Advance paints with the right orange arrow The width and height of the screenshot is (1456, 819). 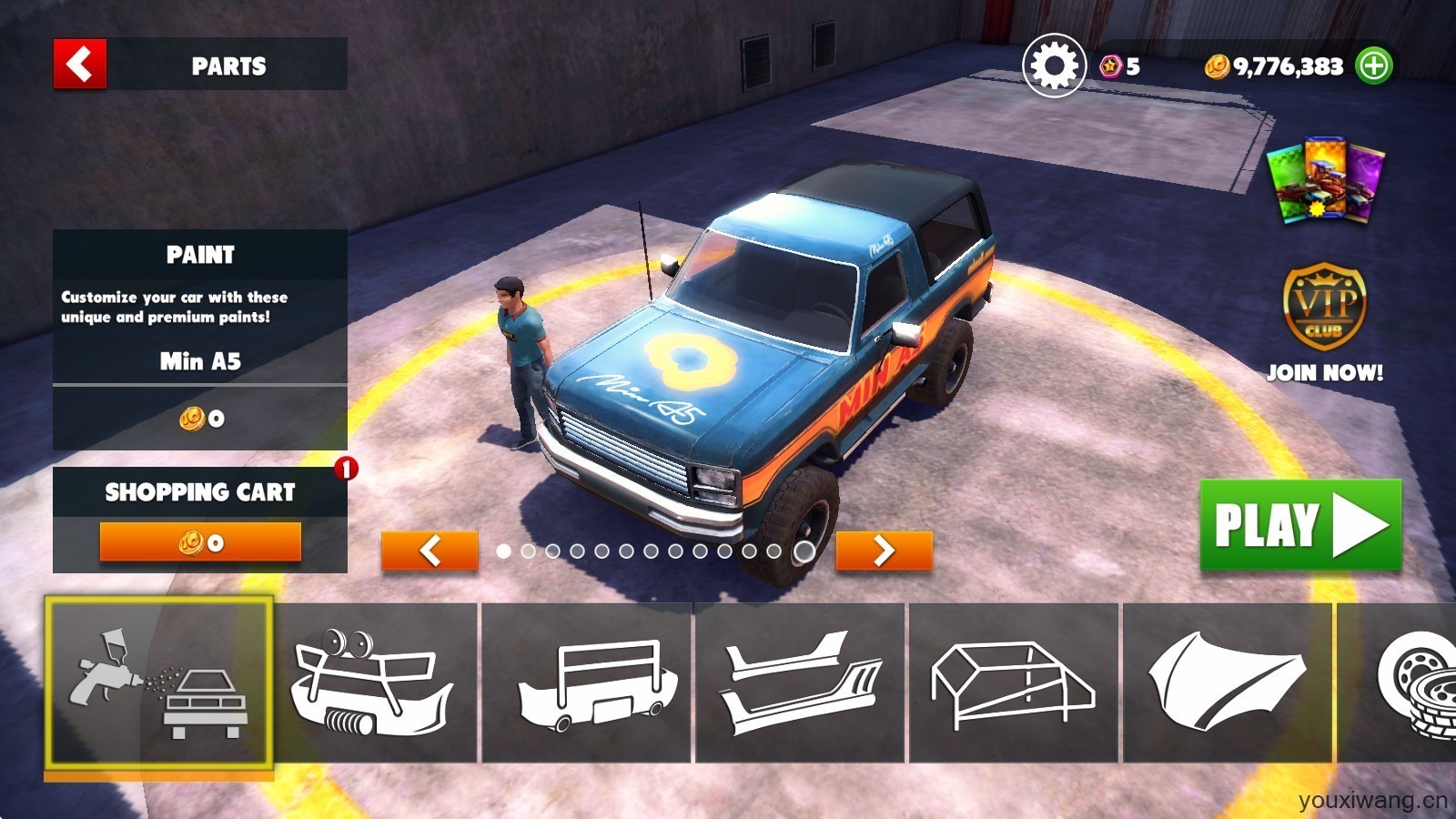pos(883,551)
